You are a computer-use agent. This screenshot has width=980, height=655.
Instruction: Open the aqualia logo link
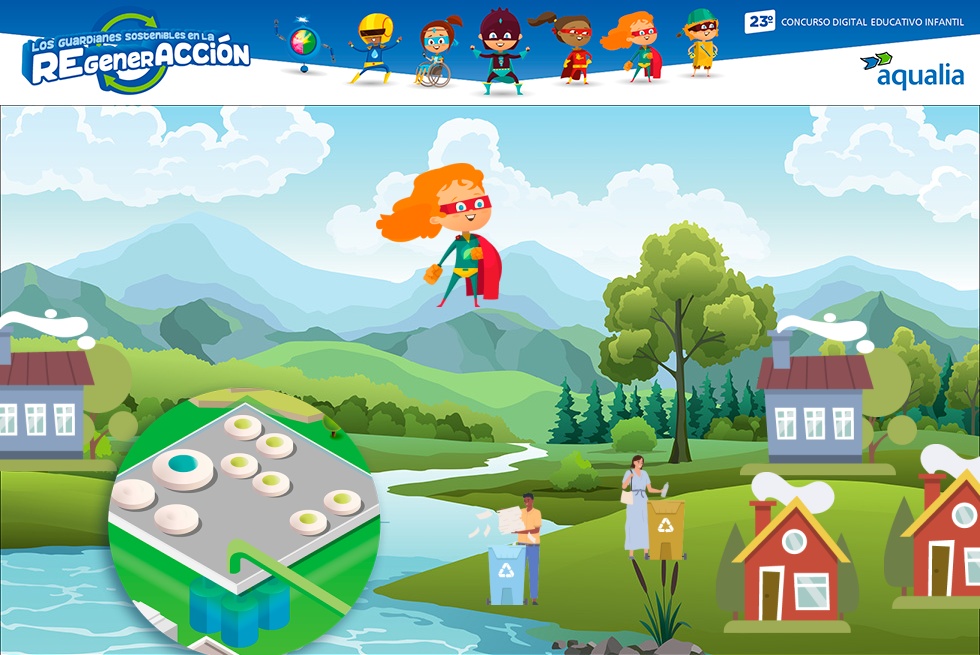911,70
